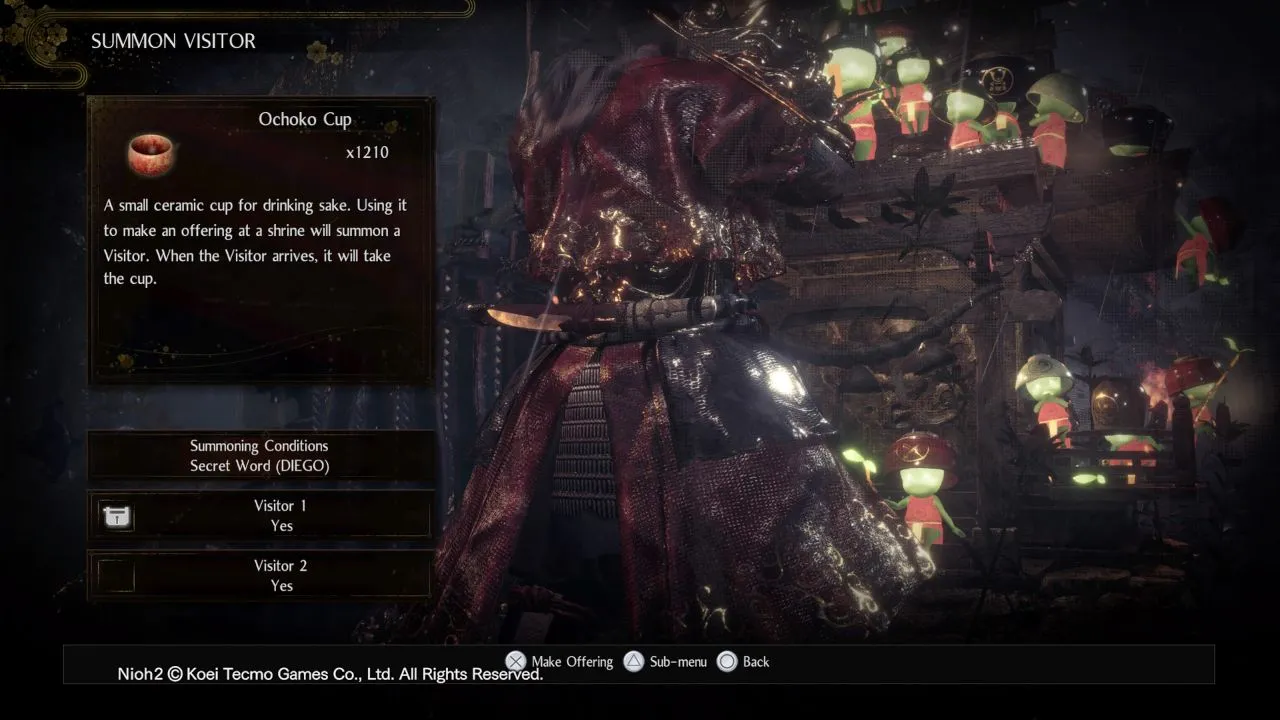Click the Ochoko Cup icon
1280x720 pixels.
click(151, 153)
